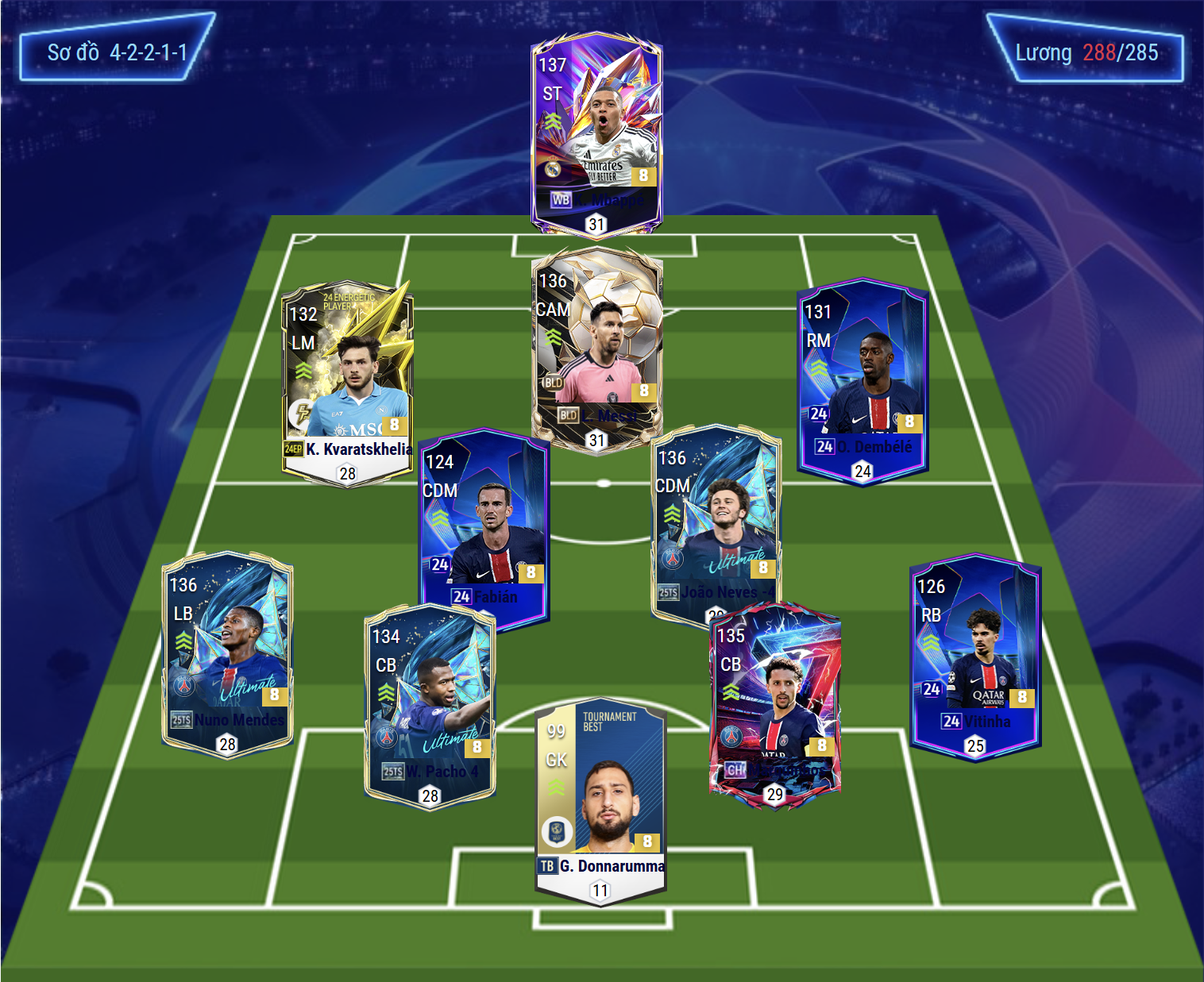Choose the Messi CAM card
This screenshot has height=982, width=1204.
(596, 349)
